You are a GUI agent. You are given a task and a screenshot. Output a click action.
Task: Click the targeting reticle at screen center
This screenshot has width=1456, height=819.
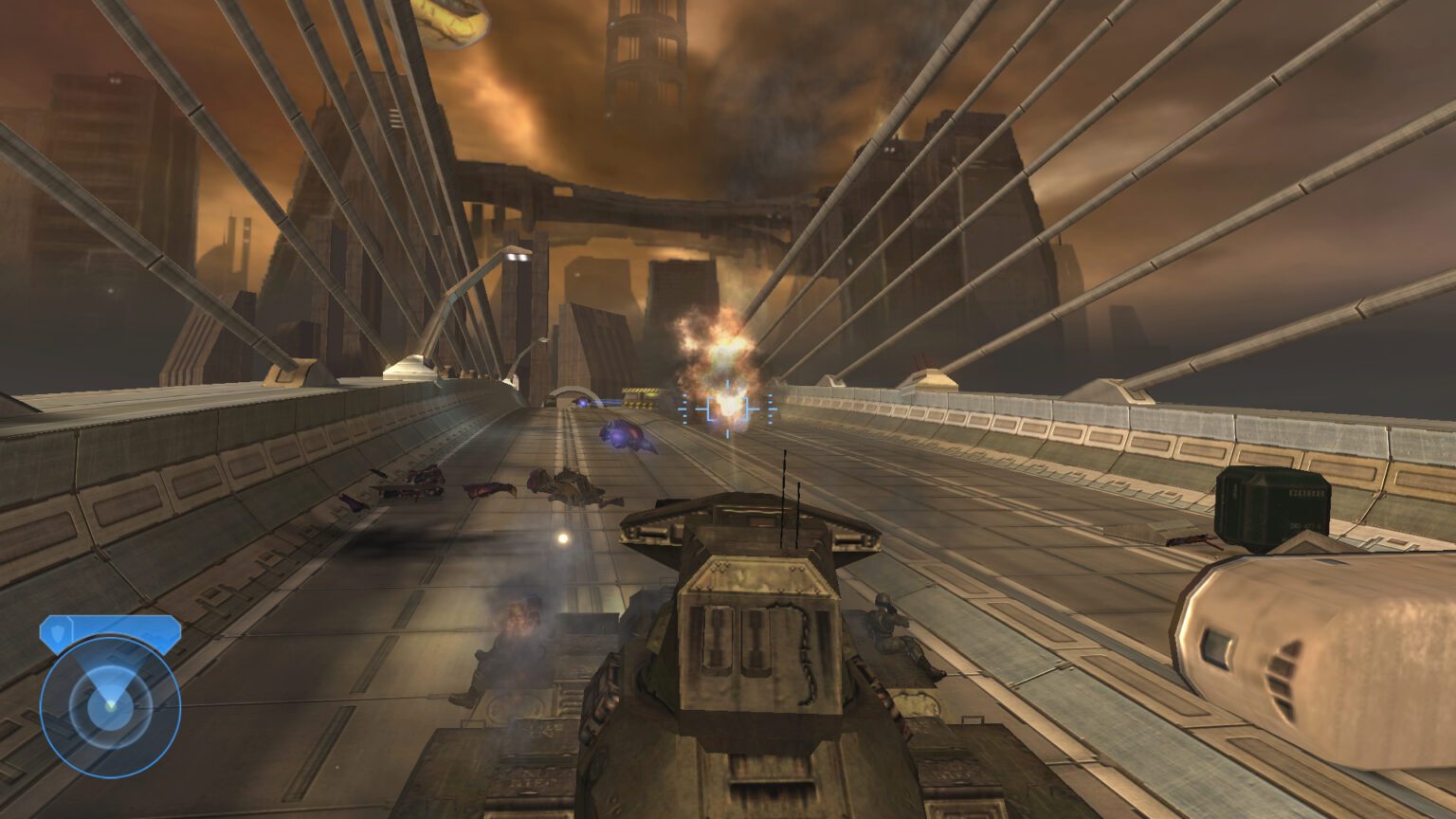point(728,409)
